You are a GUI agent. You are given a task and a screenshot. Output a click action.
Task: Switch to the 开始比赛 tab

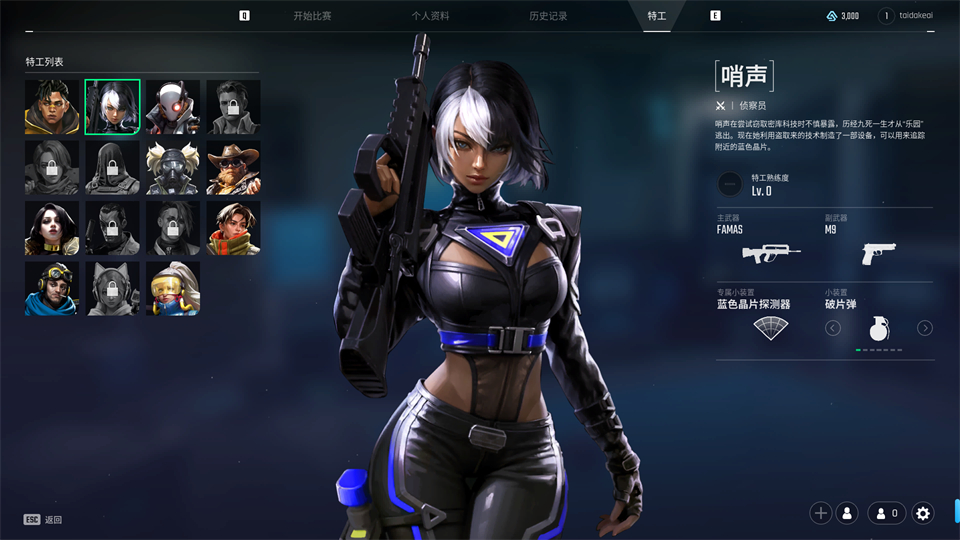tap(312, 16)
